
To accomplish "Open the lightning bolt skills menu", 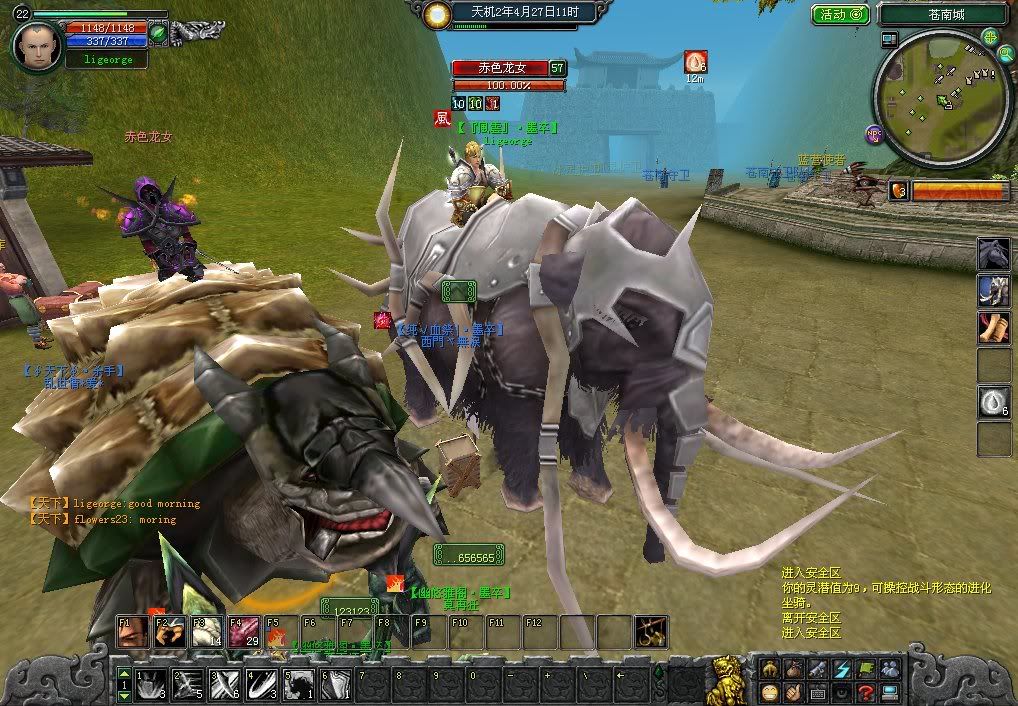I will click(x=842, y=668).
